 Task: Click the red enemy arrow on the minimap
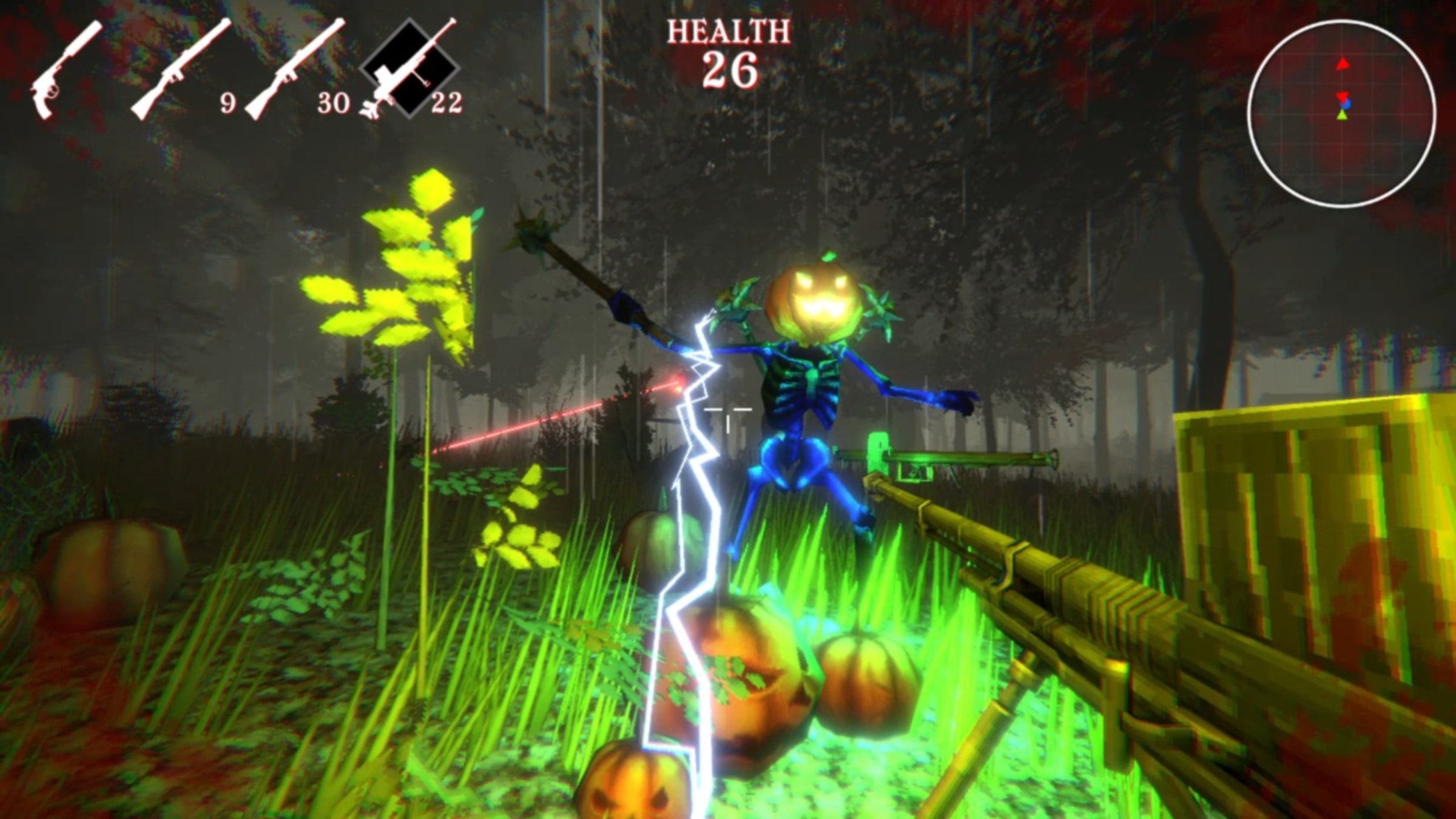[1342, 64]
